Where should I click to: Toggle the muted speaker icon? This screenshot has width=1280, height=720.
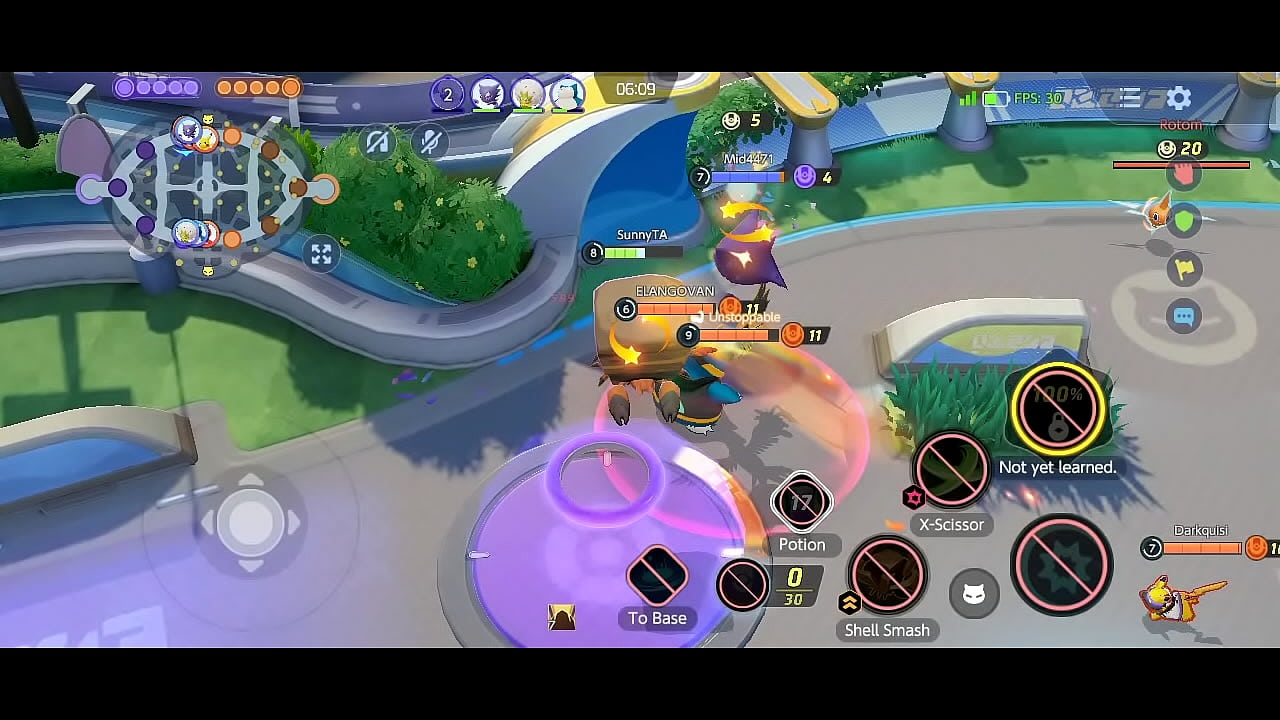[377, 143]
